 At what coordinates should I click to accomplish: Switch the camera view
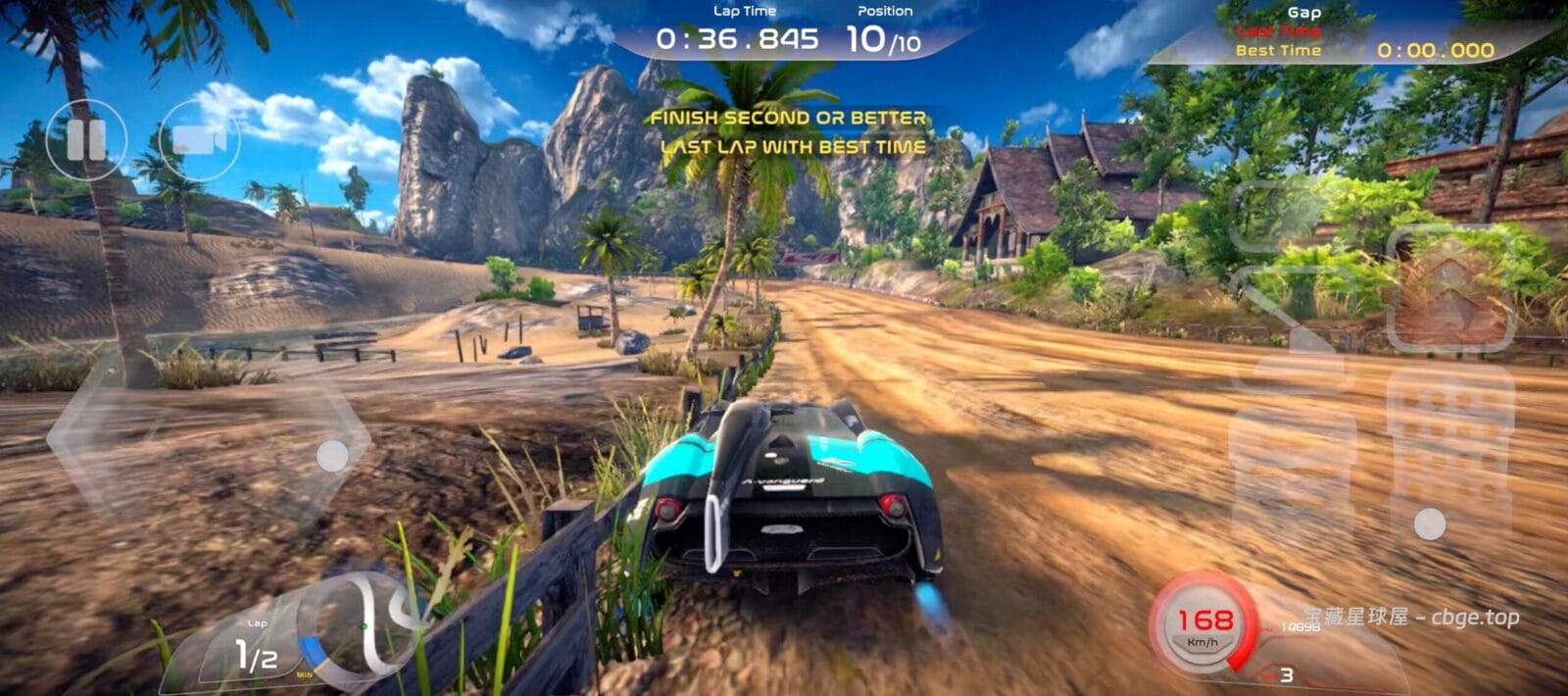[199, 140]
